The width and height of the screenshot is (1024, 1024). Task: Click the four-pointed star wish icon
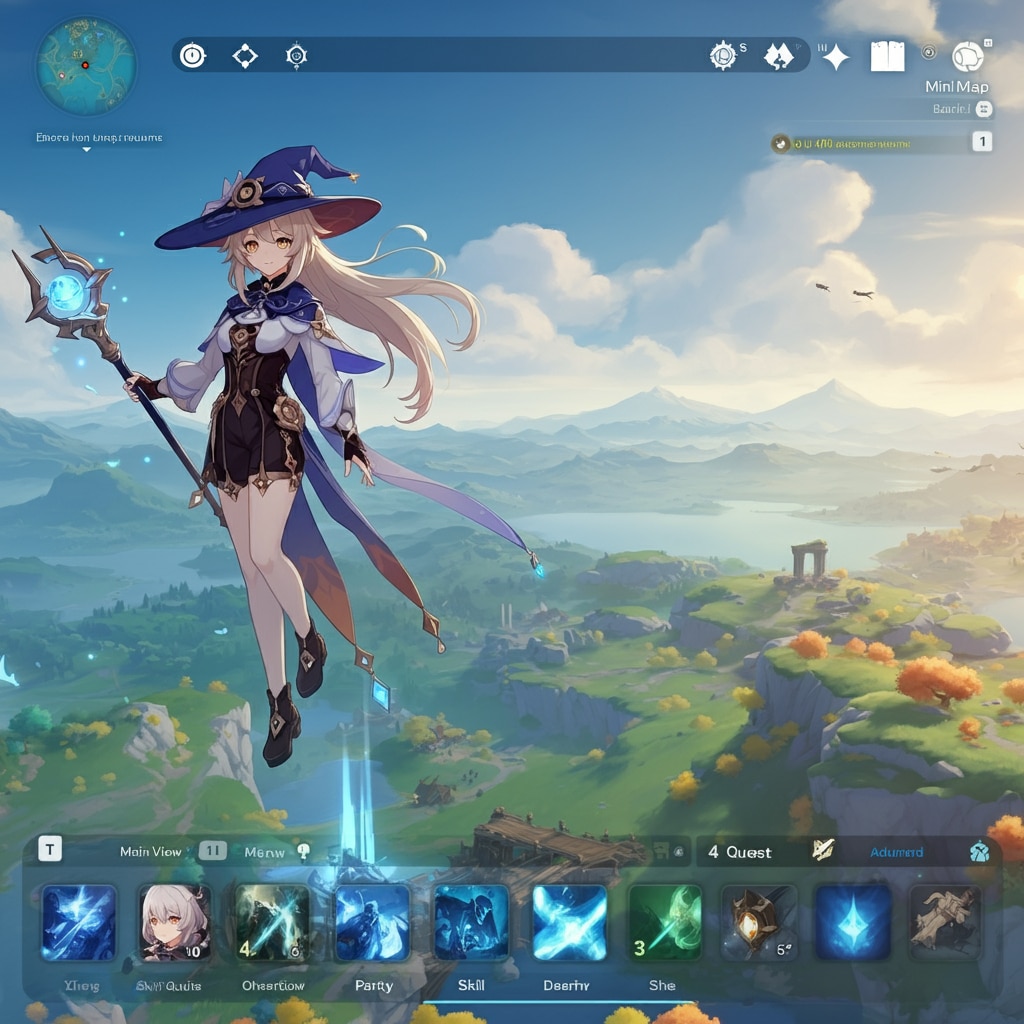click(x=835, y=57)
